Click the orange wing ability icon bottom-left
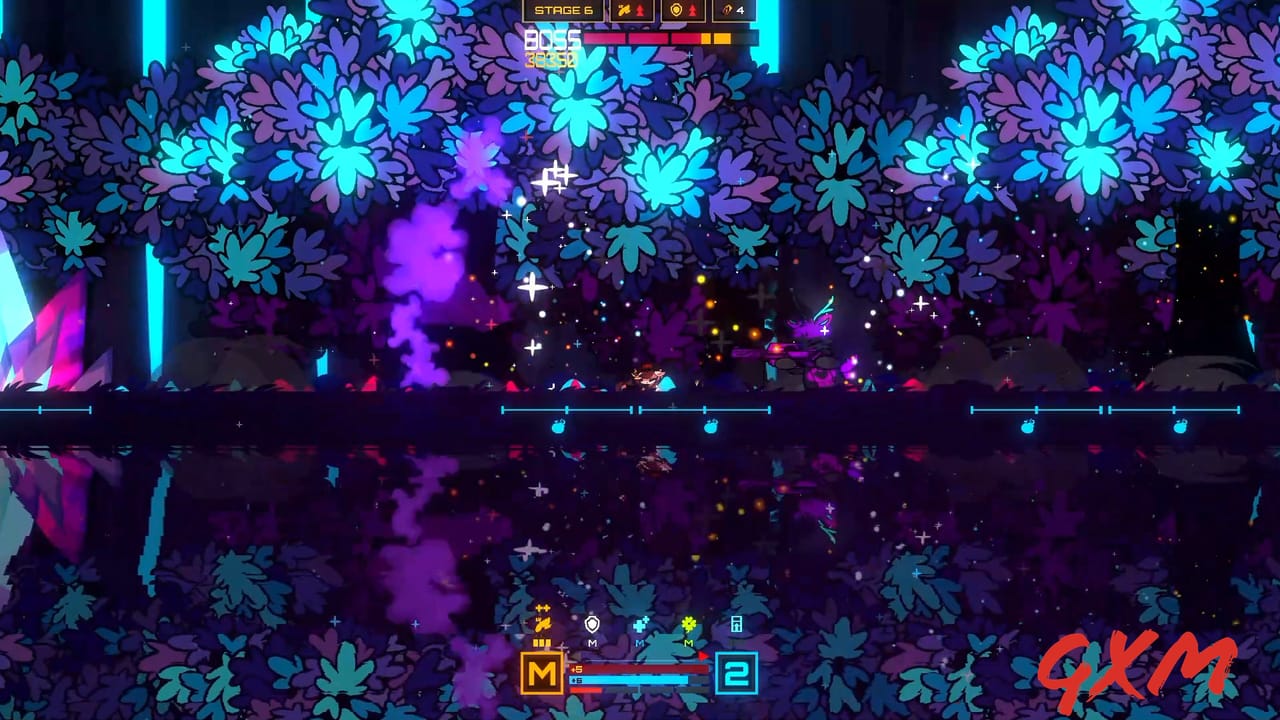This screenshot has width=1280, height=720. (545, 624)
